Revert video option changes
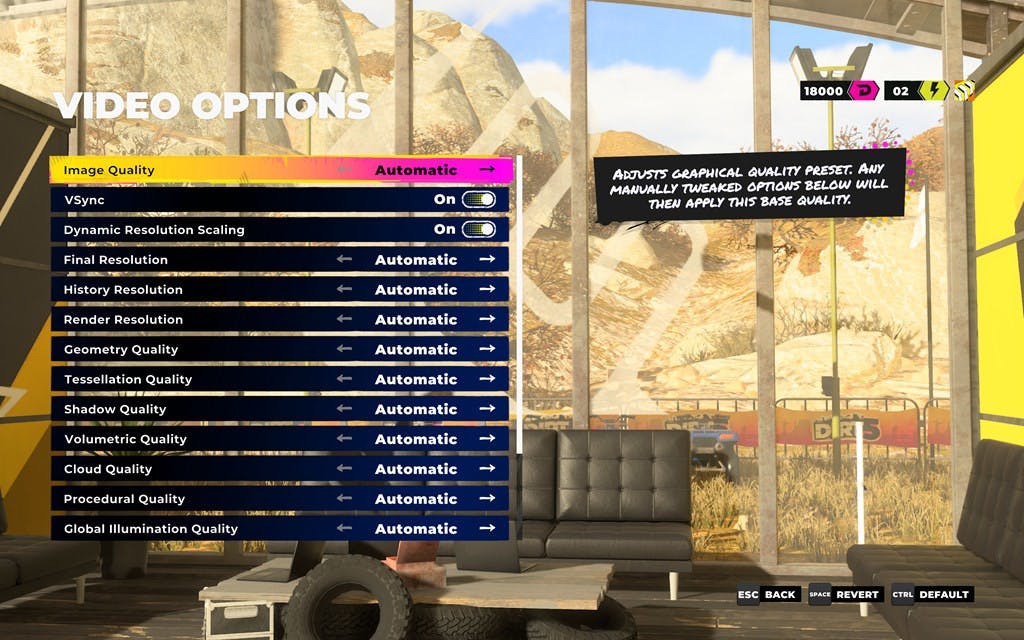 click(x=844, y=595)
